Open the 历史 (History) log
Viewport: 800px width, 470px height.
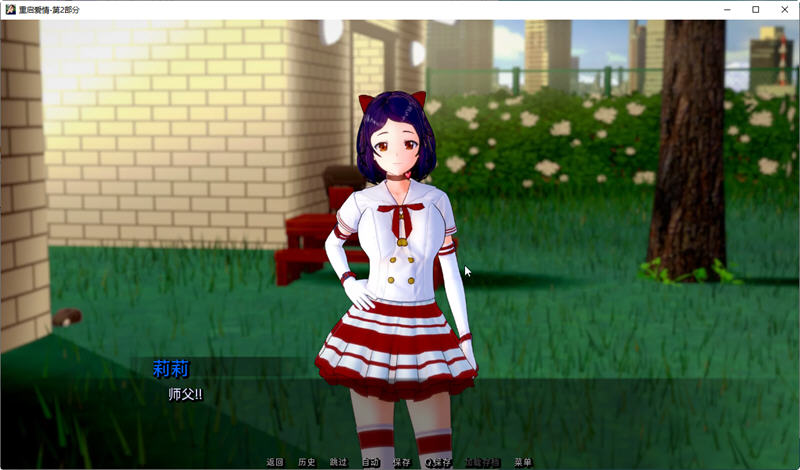[307, 462]
